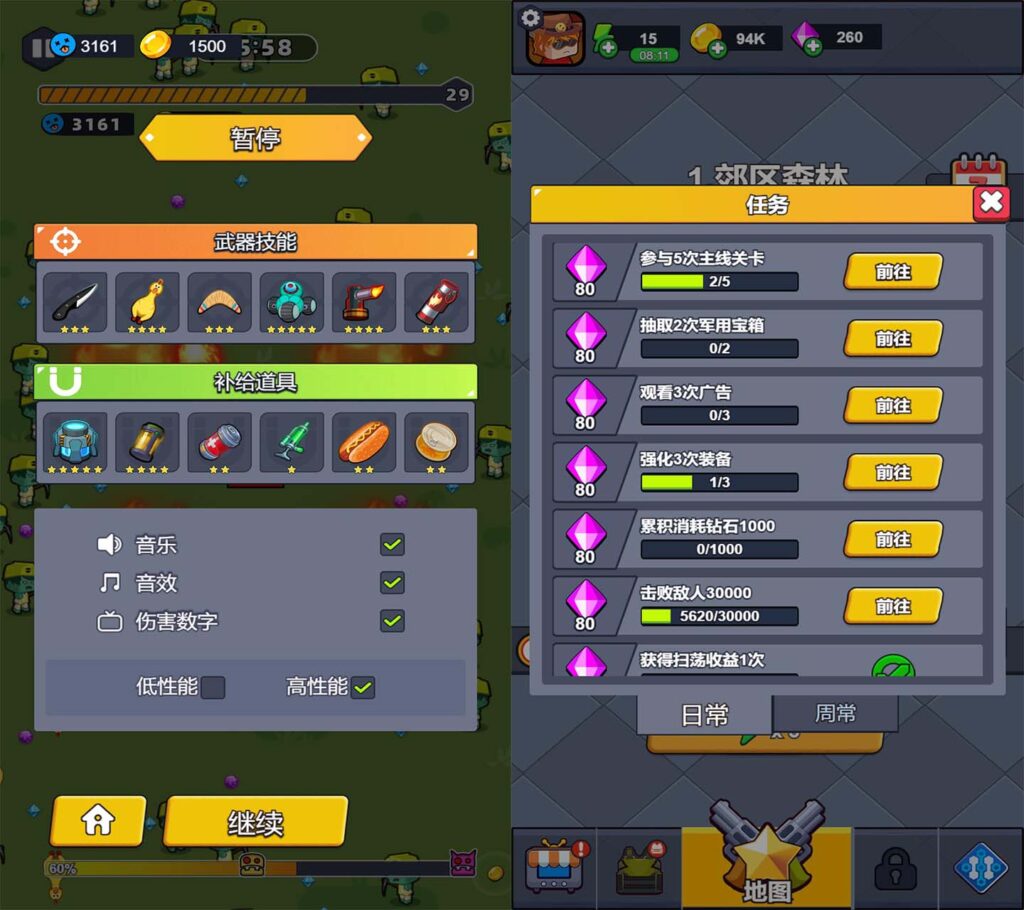Screen dimensions: 1024x910
Task: Click the 继续 resume button
Action: coord(255,822)
